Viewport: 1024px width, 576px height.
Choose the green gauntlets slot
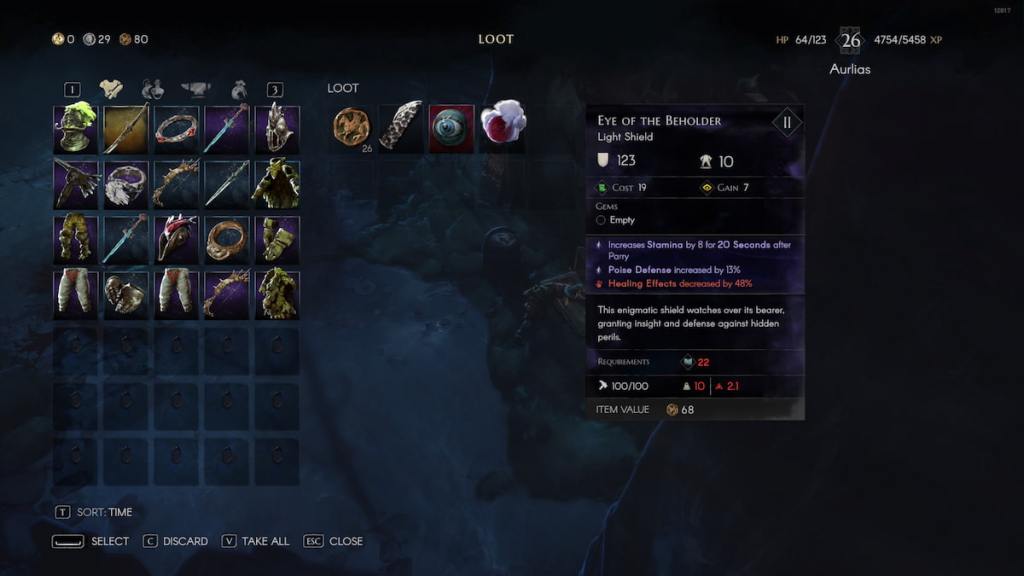(x=277, y=239)
